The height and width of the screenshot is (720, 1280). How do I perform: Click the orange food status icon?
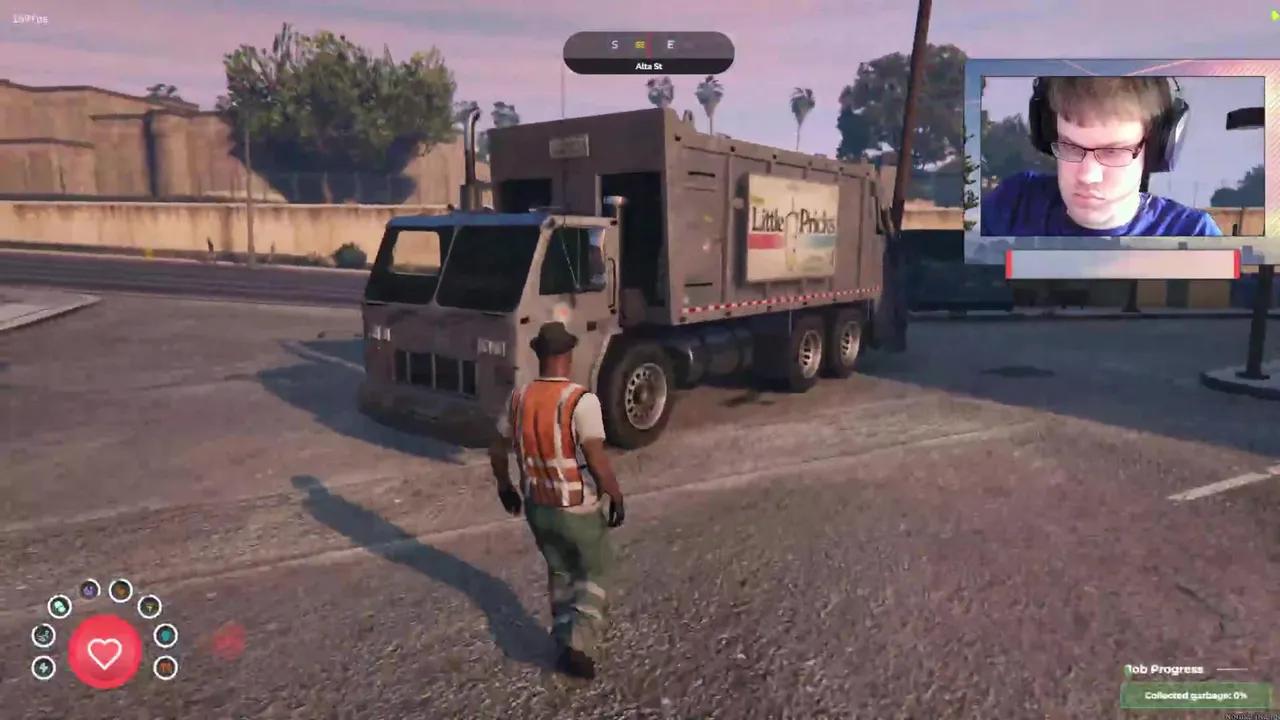click(120, 591)
